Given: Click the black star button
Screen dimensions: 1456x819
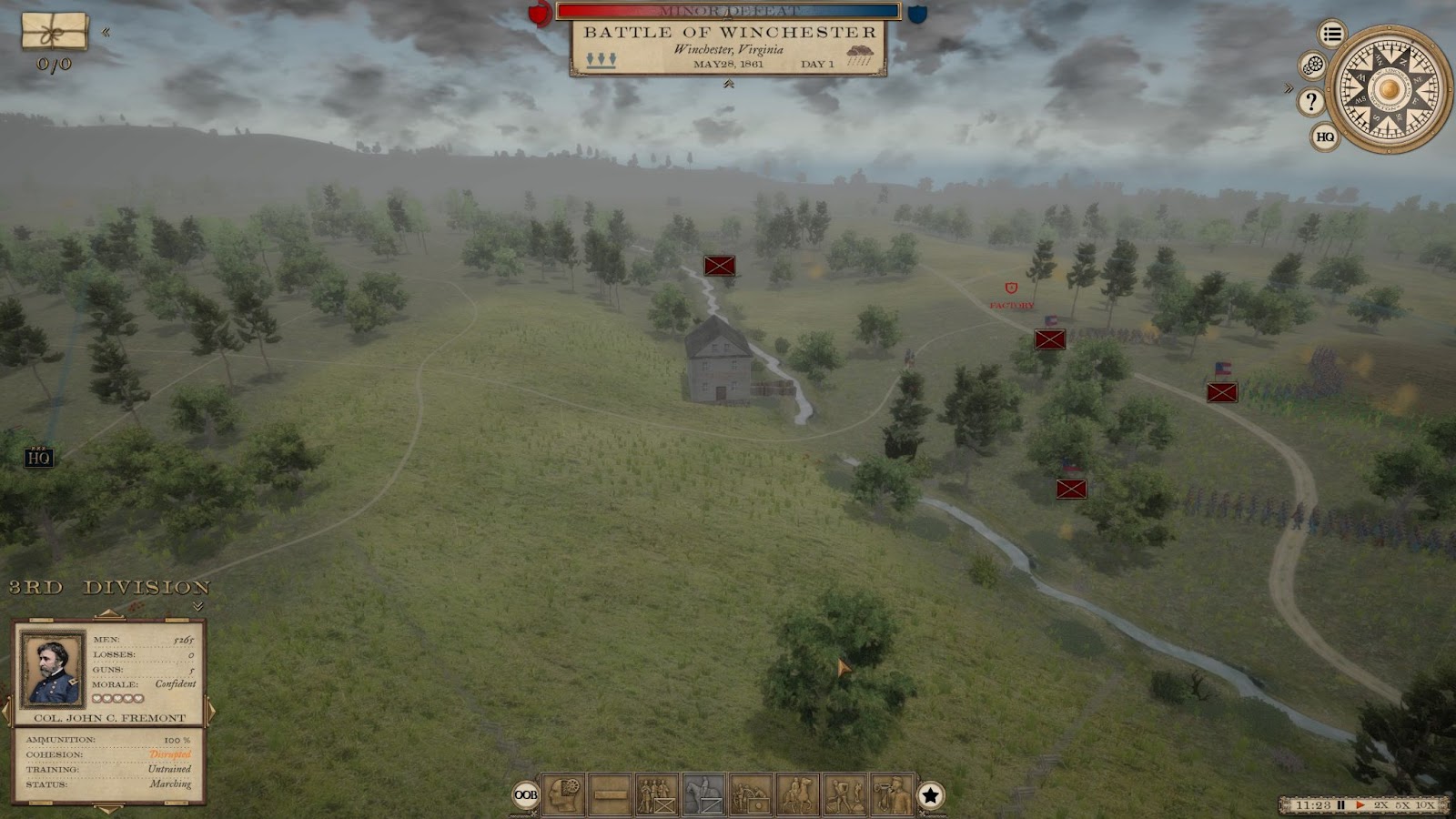Looking at the screenshot, I should 930,795.
